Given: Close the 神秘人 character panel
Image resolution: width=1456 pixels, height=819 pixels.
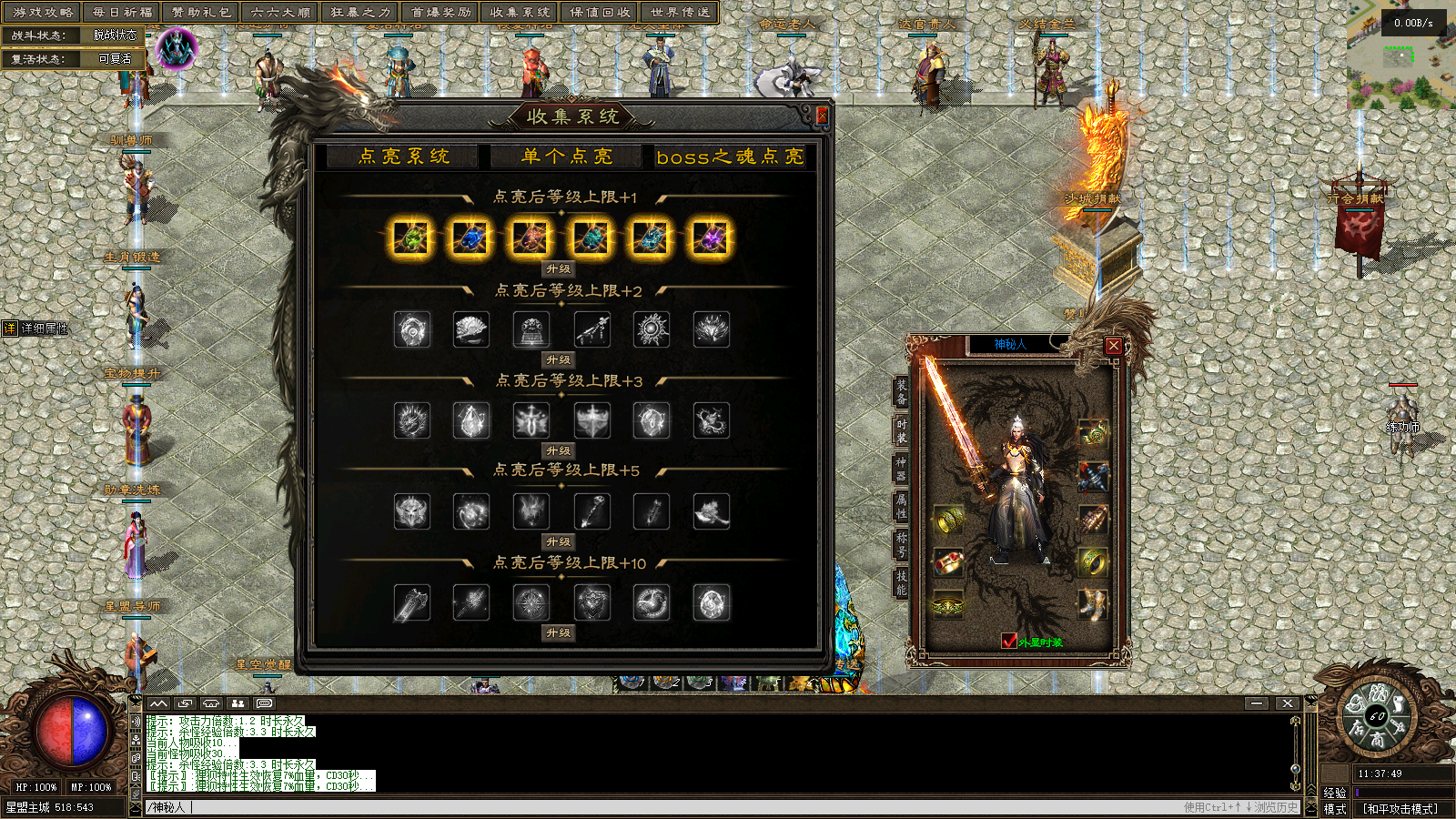Looking at the screenshot, I should (1114, 346).
